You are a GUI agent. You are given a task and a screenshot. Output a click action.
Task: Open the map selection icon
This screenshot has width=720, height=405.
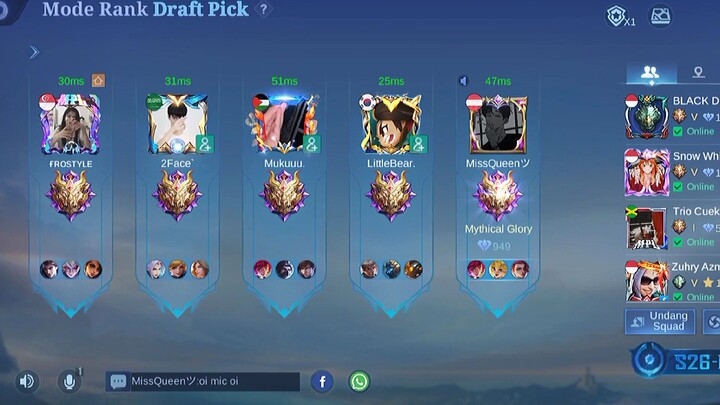point(660,16)
